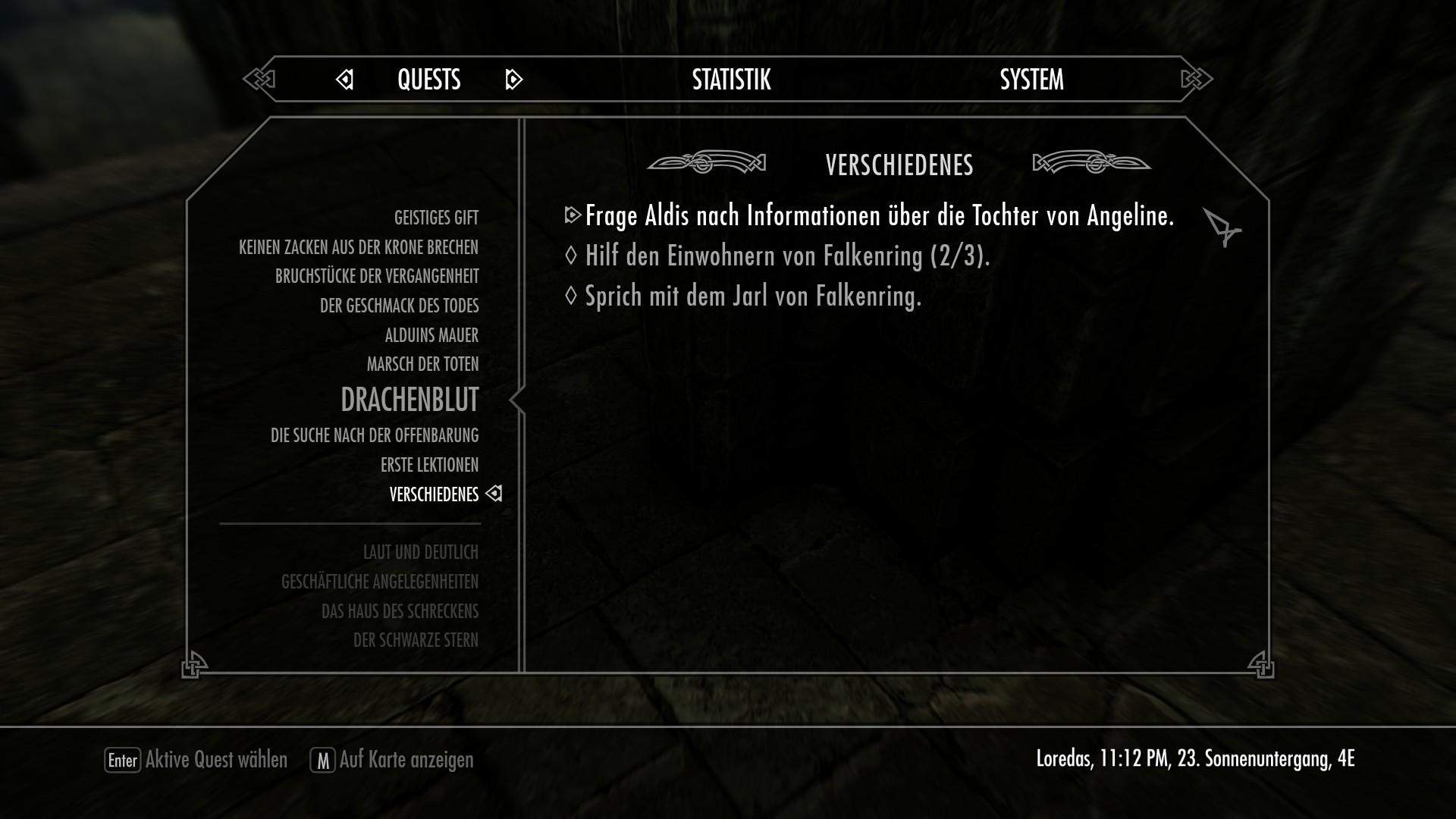Viewport: 1456px width, 819px height.
Task: Click the Enter key glyph in the bottom bar
Action: click(124, 760)
